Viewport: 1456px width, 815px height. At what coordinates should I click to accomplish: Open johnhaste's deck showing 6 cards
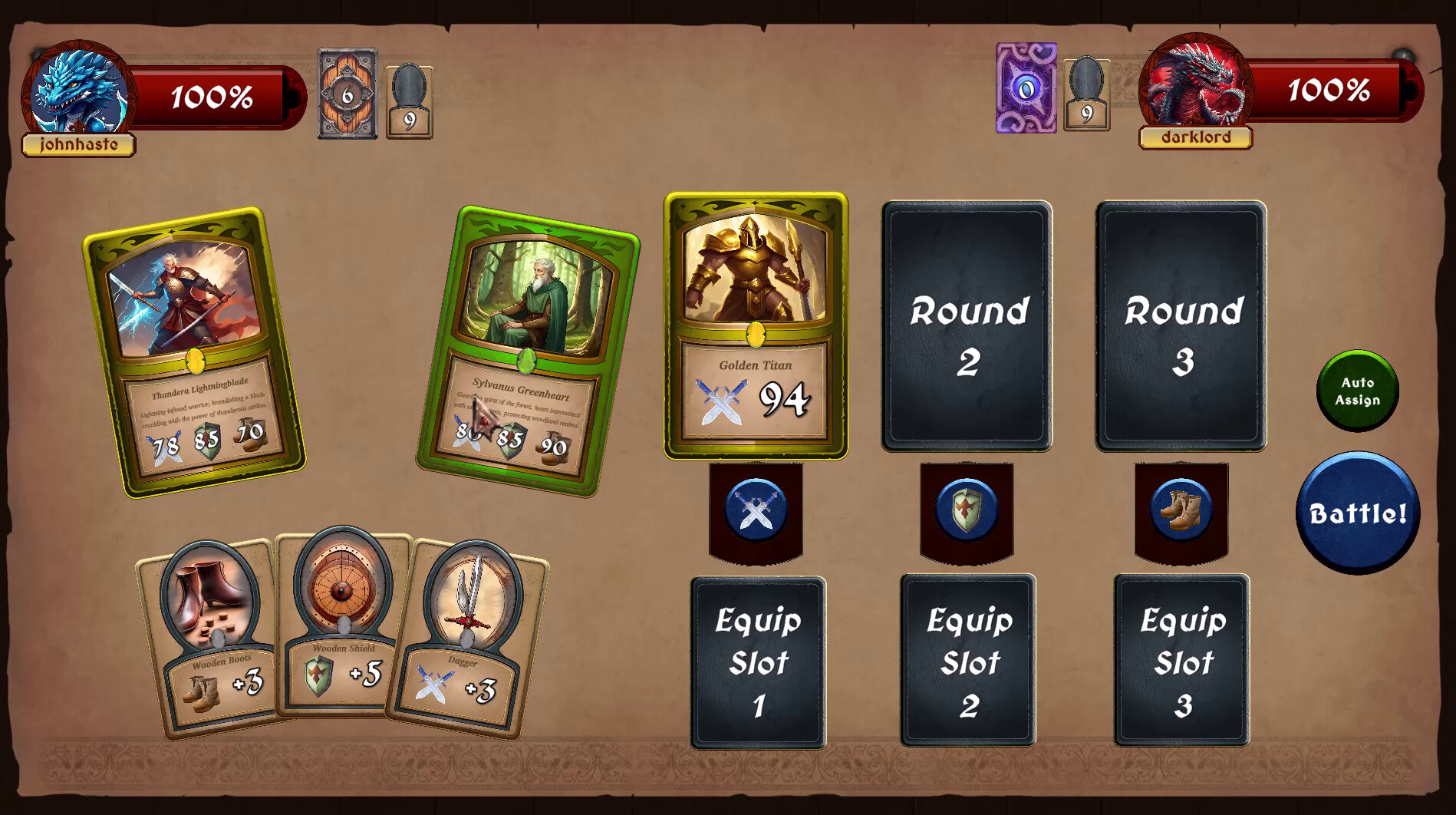[x=348, y=94]
